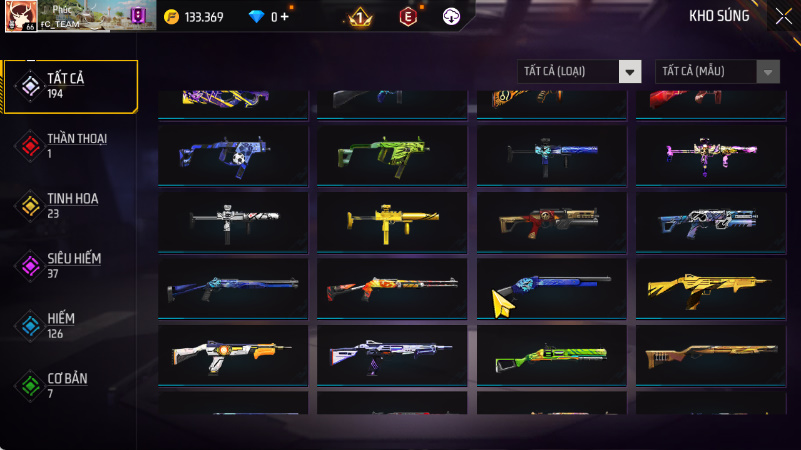Close the Kho Súng weapon vault

pyautogui.click(x=783, y=16)
